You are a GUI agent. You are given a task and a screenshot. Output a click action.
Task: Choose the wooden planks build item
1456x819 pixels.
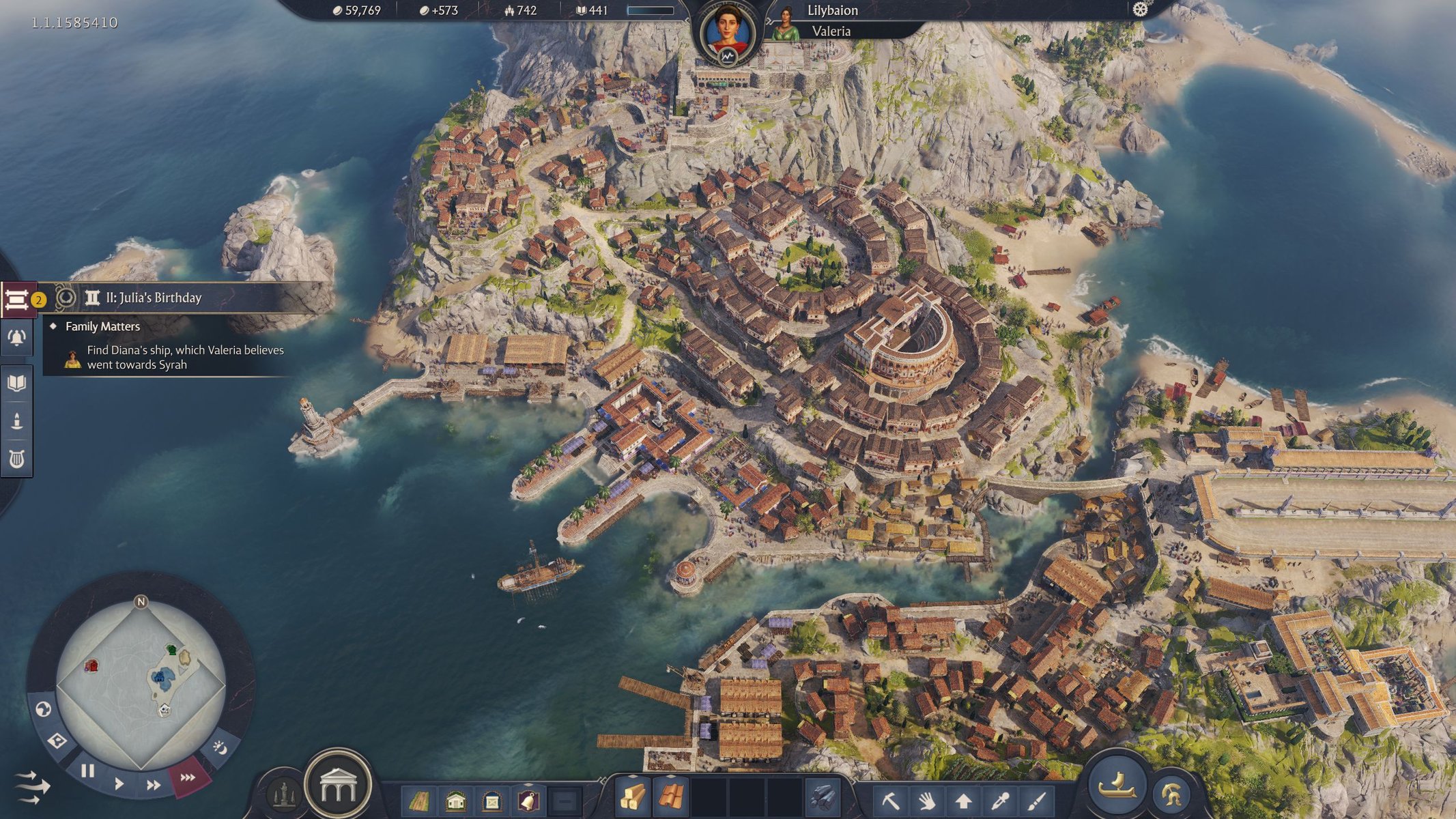click(x=633, y=797)
